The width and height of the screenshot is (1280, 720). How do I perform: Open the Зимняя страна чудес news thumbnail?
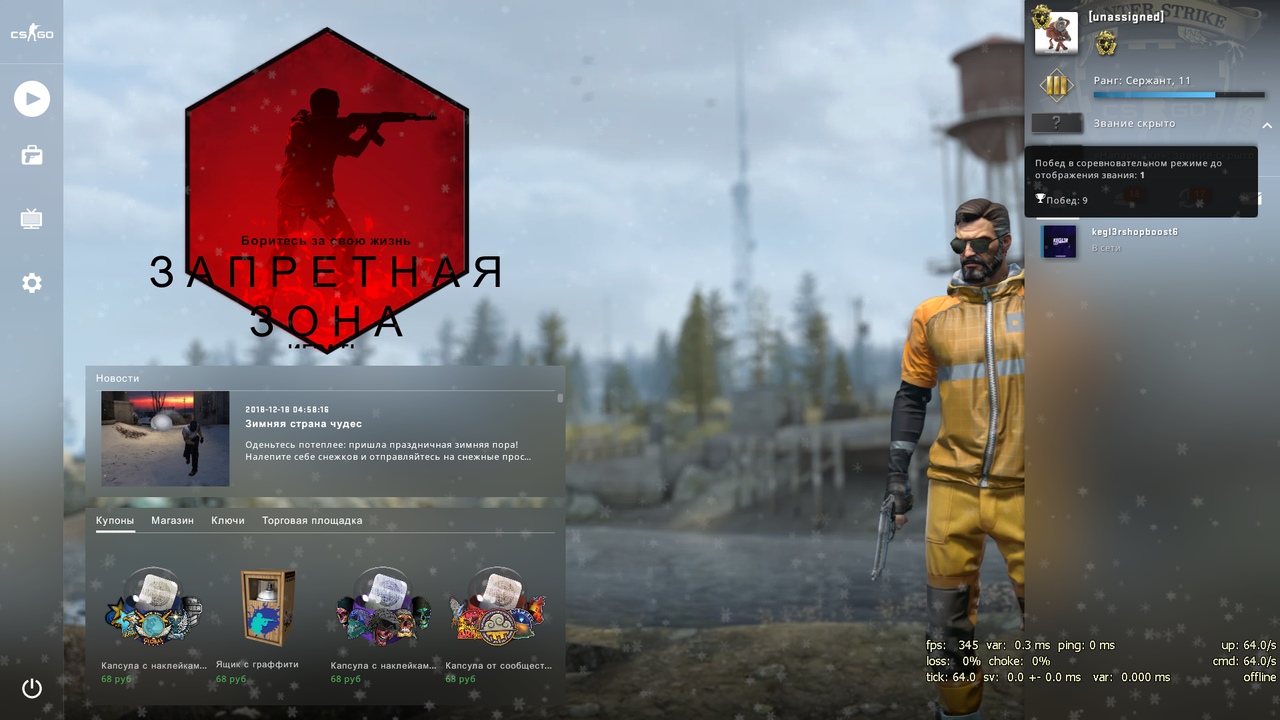tap(165, 438)
